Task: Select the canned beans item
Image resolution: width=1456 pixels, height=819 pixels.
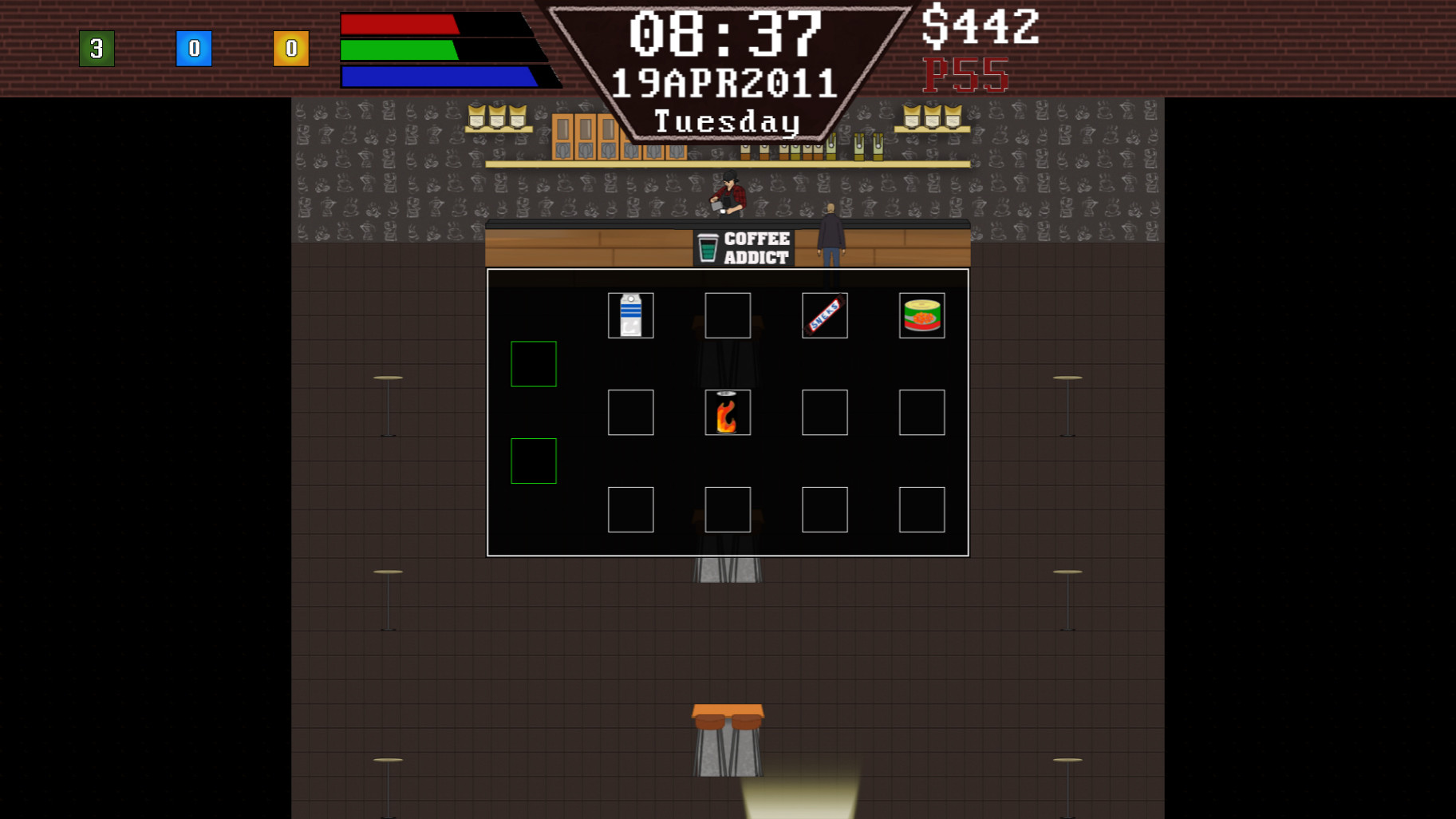Action: click(x=921, y=315)
